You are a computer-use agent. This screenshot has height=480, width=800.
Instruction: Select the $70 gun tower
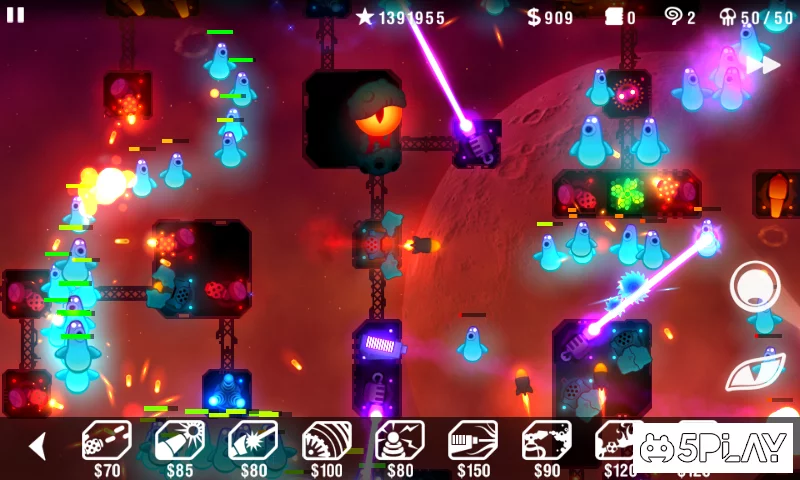pyautogui.click(x=106, y=441)
